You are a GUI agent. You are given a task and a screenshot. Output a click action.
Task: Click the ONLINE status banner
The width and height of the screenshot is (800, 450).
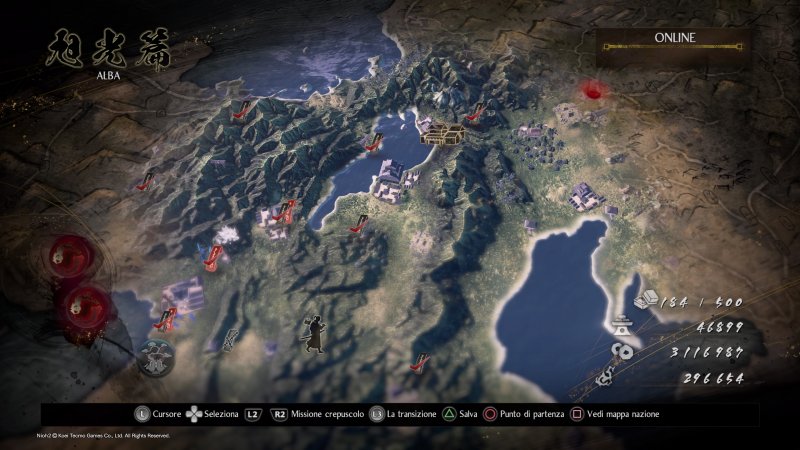674,41
